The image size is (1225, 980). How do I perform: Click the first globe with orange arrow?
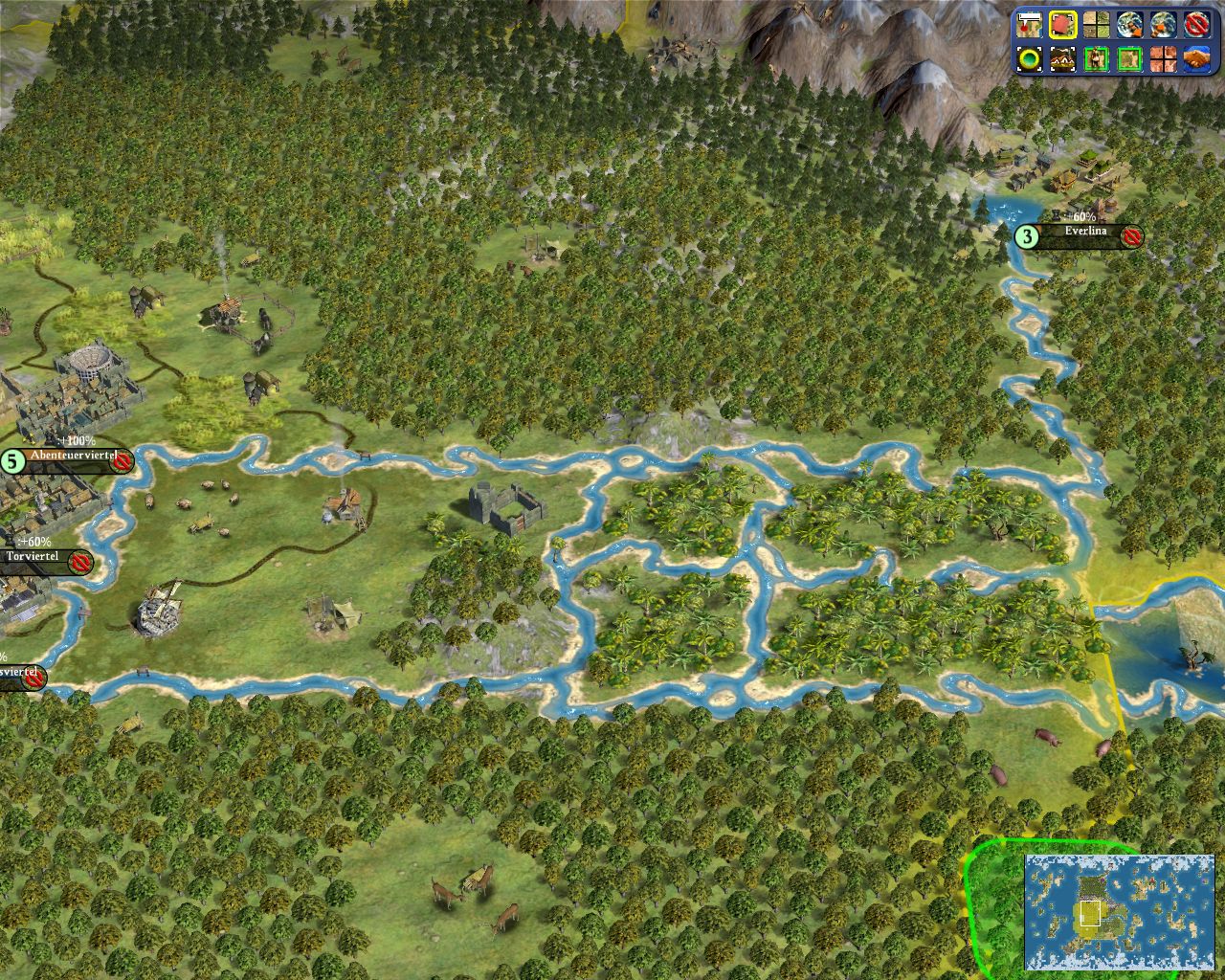[1129, 25]
